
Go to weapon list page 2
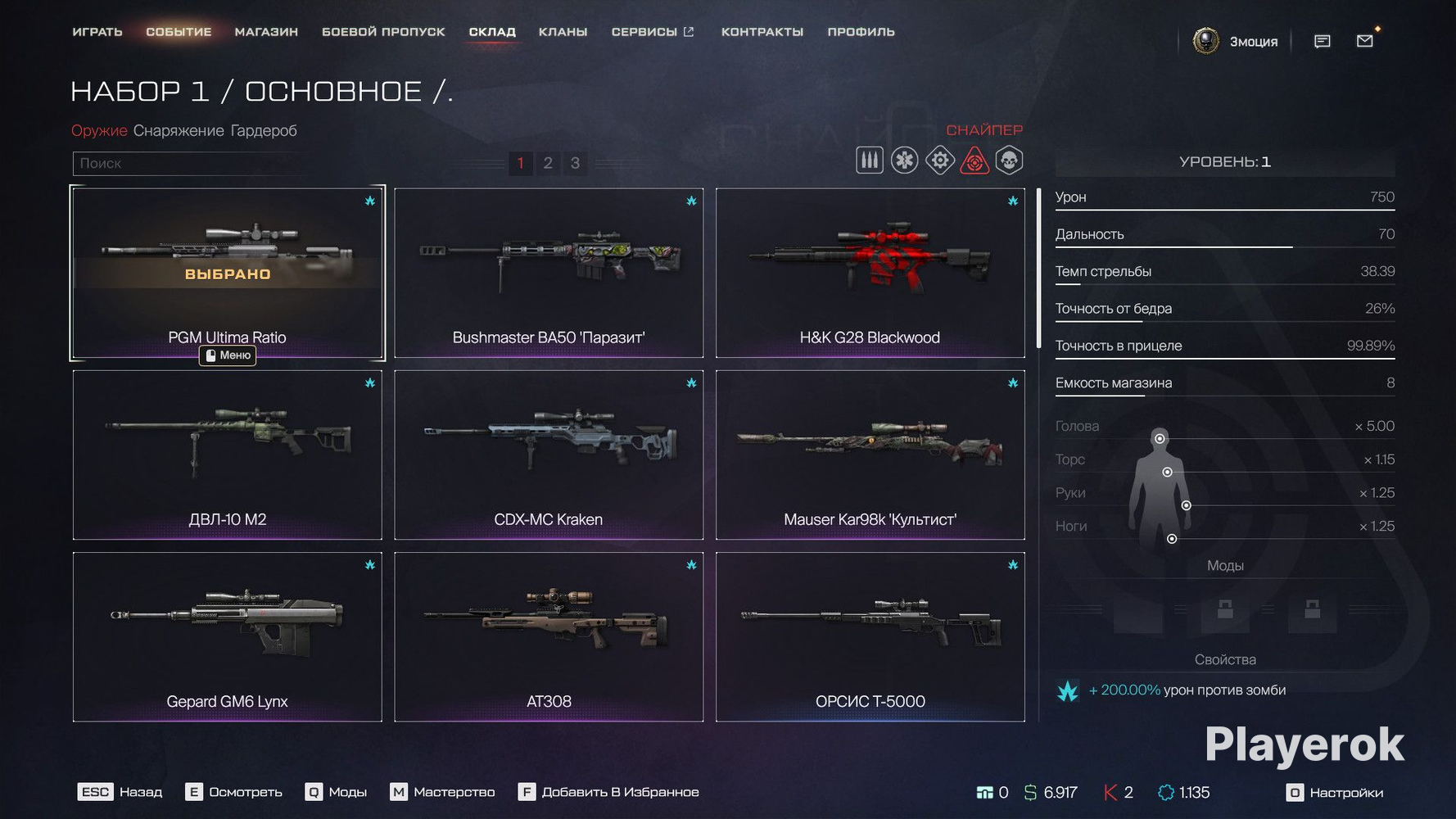coord(548,163)
